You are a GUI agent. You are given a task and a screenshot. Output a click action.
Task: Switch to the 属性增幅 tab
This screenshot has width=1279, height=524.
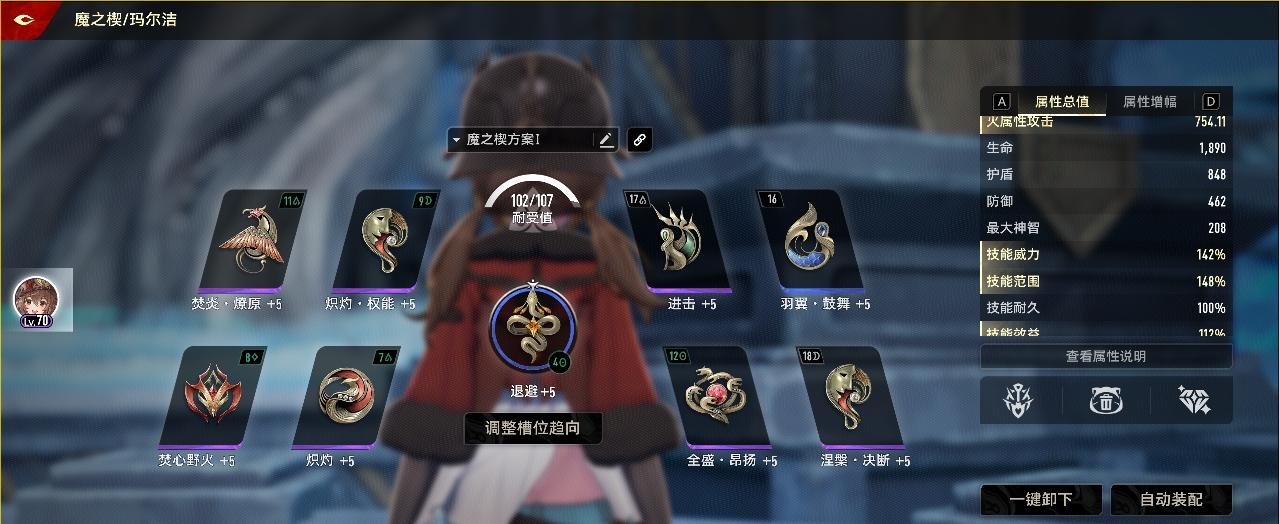(1149, 102)
